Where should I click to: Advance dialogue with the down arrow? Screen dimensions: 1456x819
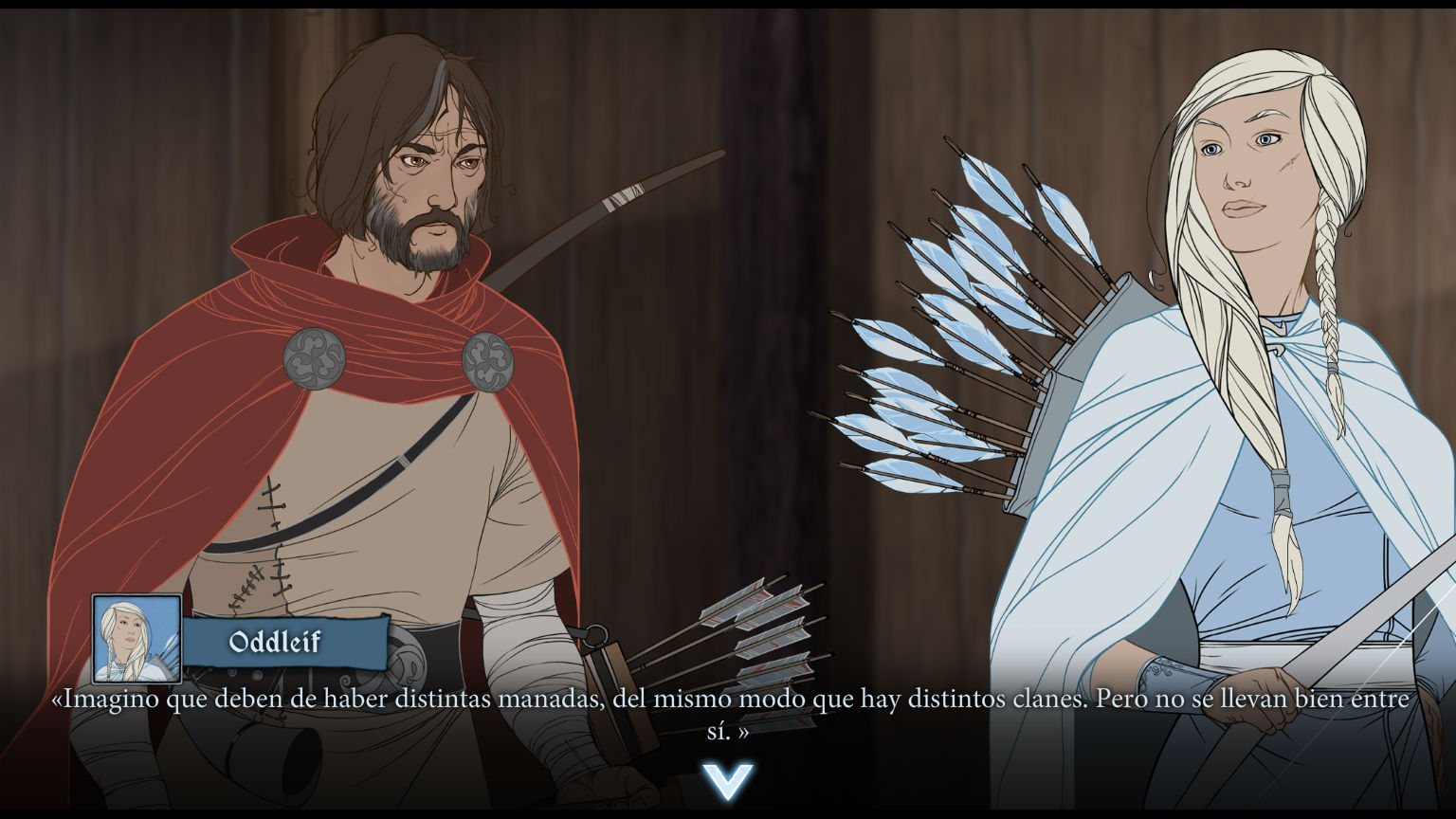coord(727,780)
